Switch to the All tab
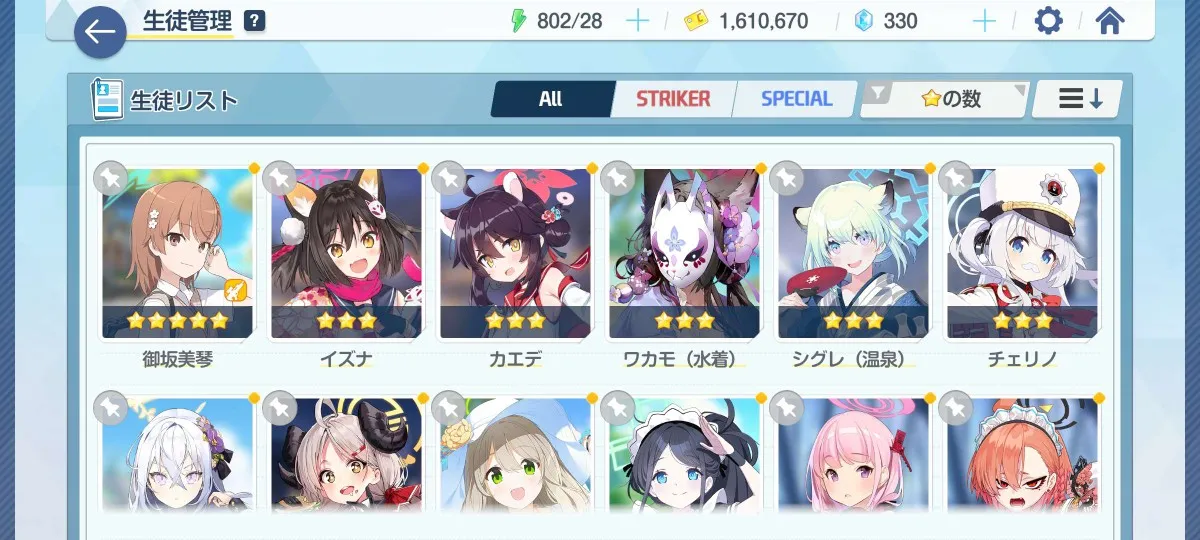The image size is (1200, 540). [x=551, y=99]
